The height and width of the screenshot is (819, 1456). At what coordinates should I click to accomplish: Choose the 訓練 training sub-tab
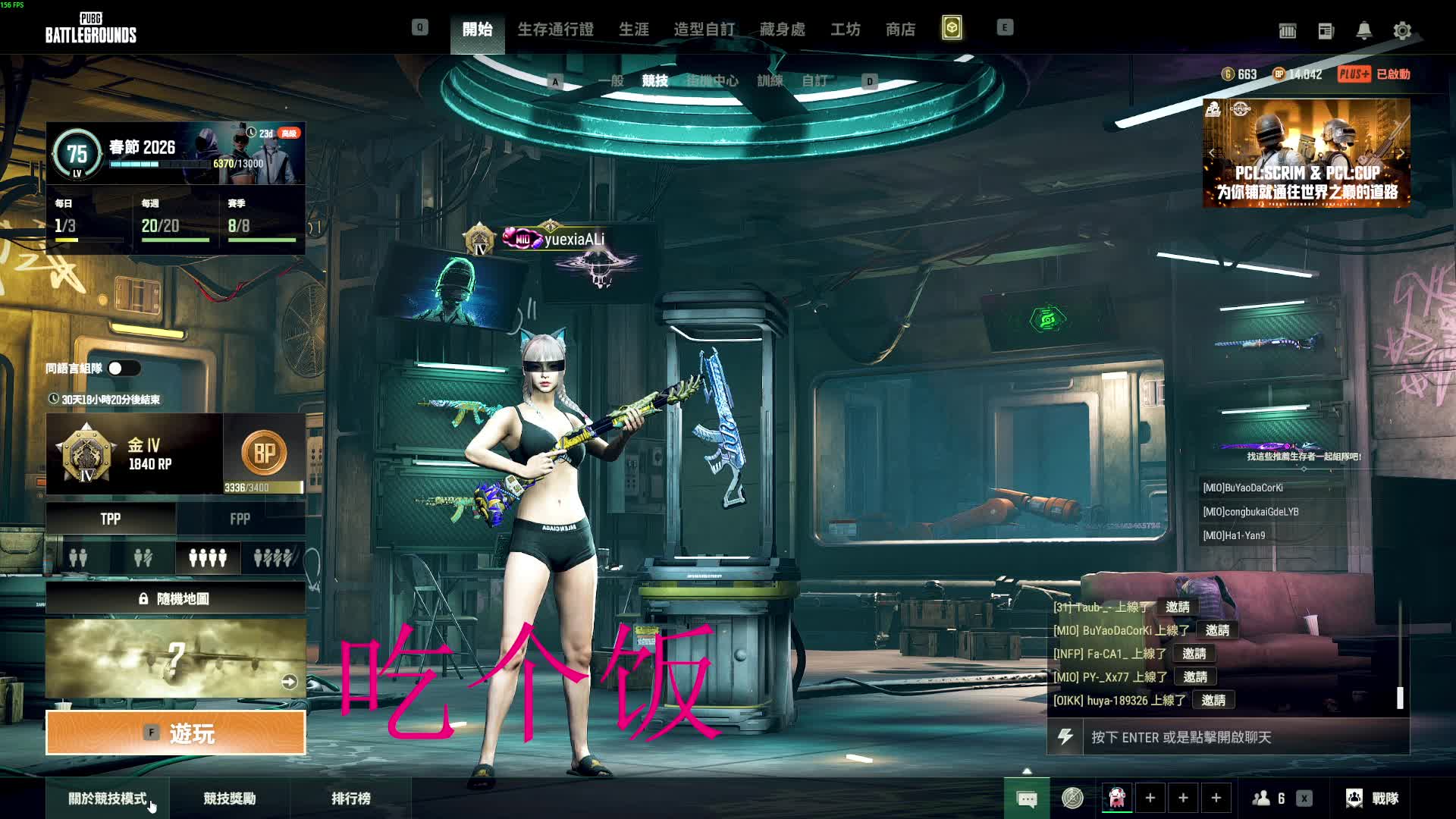pos(770,80)
